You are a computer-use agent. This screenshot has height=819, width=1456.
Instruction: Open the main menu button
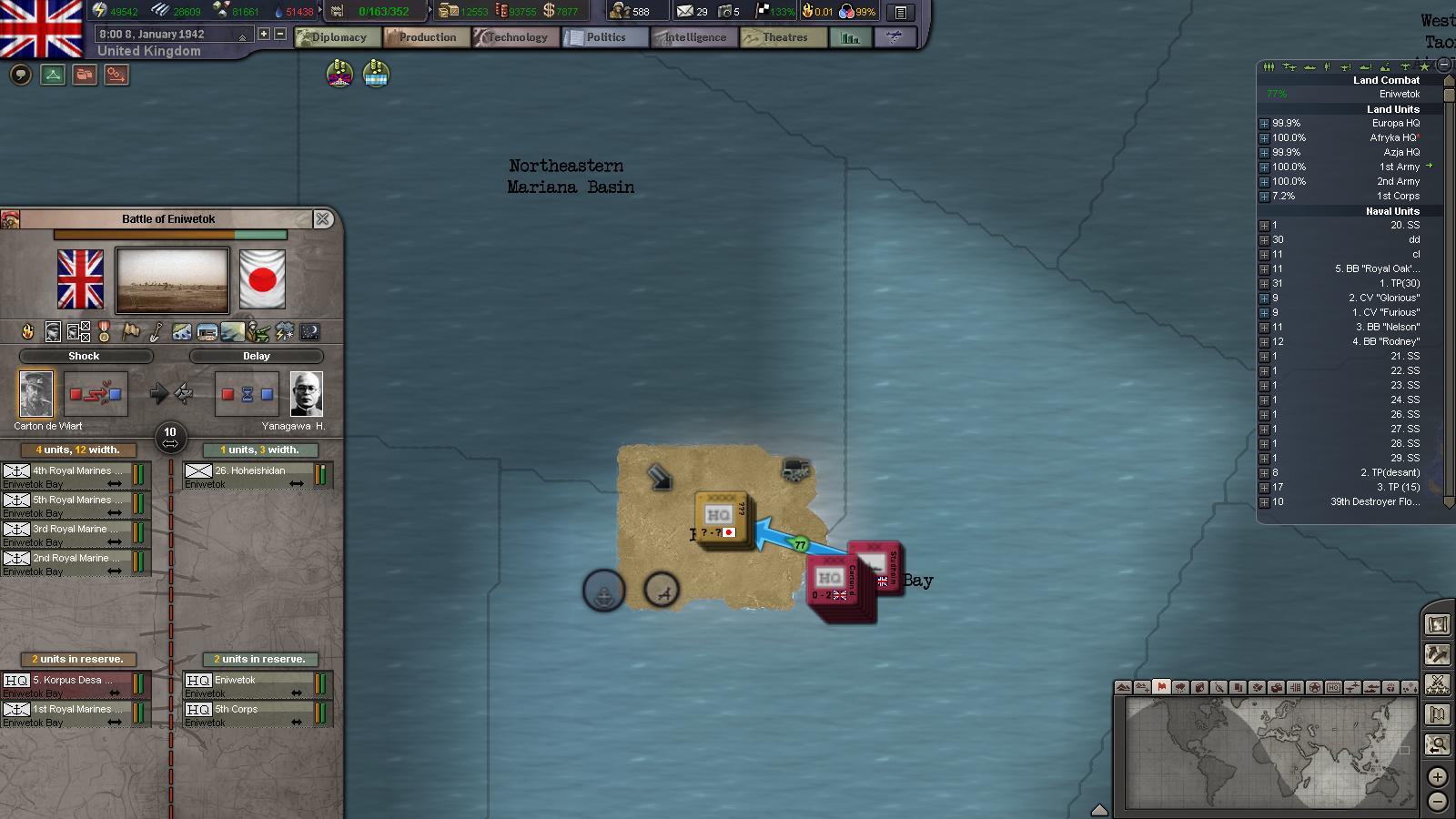(x=900, y=12)
